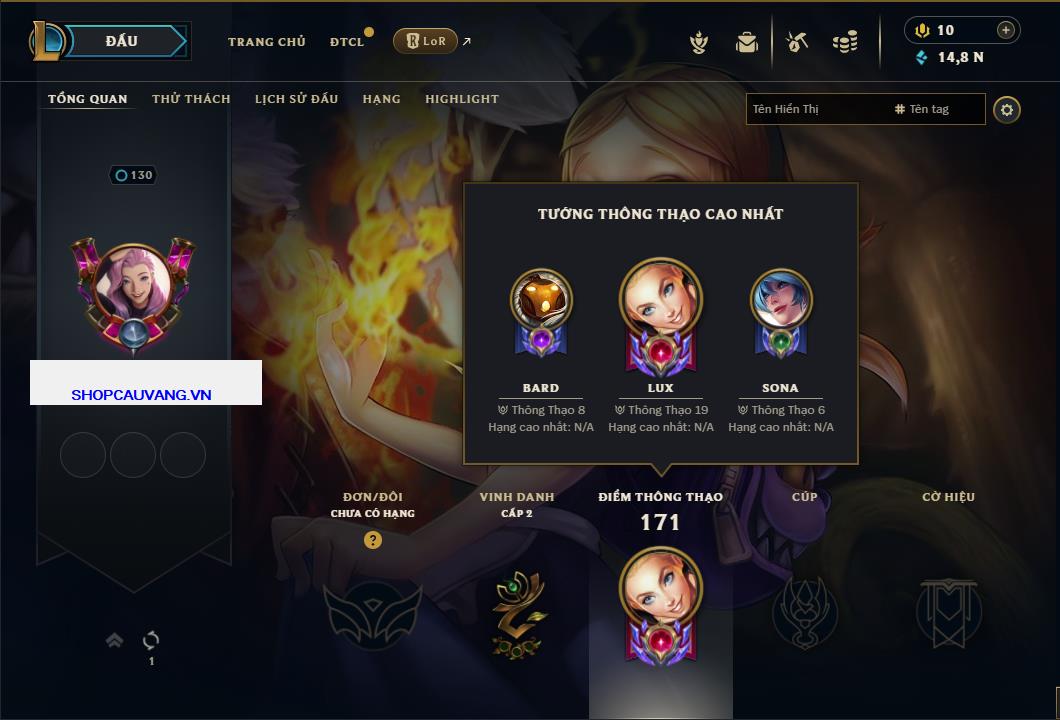
Task: Select Bard's mastery emblem
Action: click(x=541, y=312)
